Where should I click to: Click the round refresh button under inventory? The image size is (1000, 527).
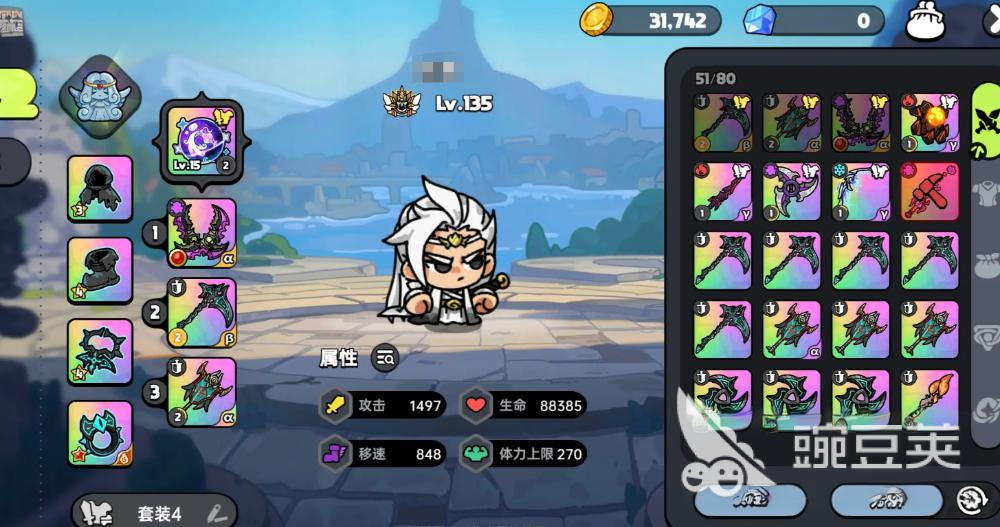pos(971,499)
